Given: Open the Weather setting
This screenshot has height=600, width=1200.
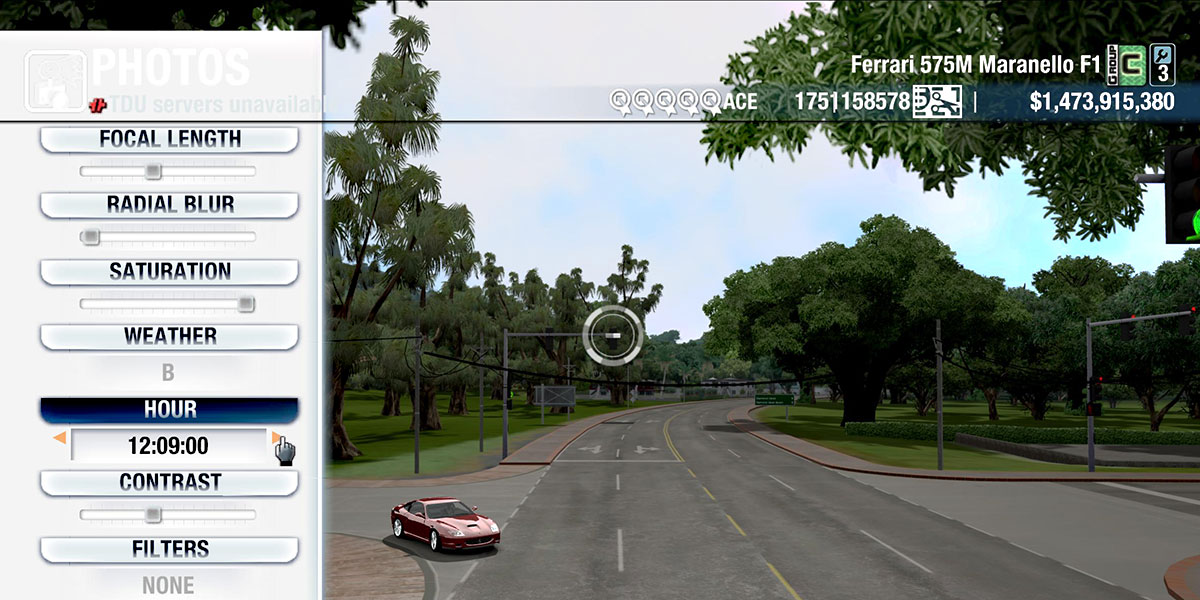Looking at the screenshot, I should tap(169, 337).
